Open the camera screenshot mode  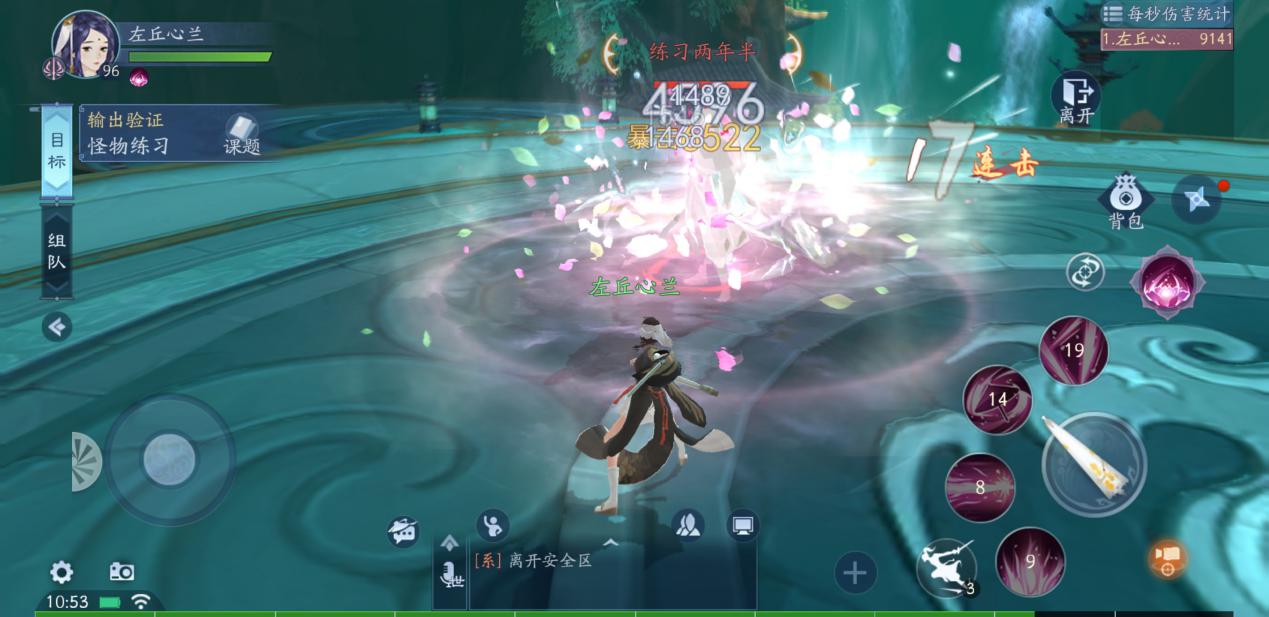coord(122,572)
